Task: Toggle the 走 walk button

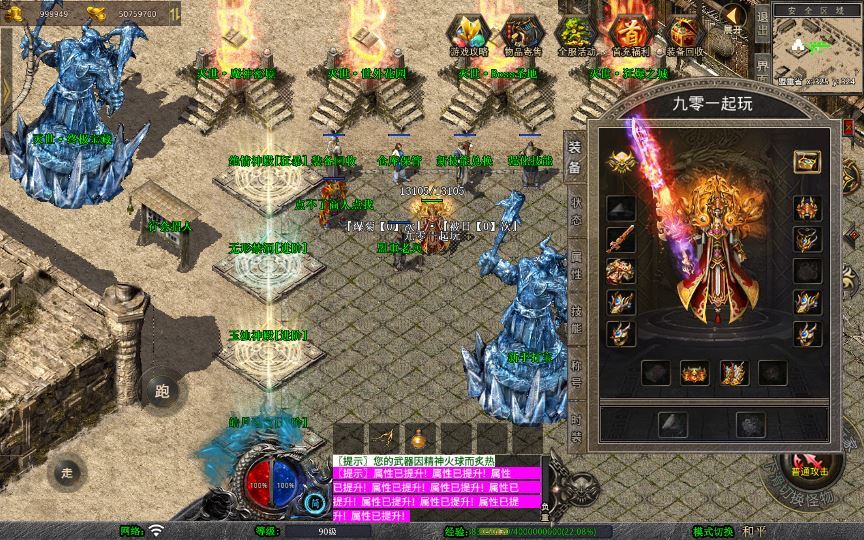Action: pyautogui.click(x=67, y=471)
